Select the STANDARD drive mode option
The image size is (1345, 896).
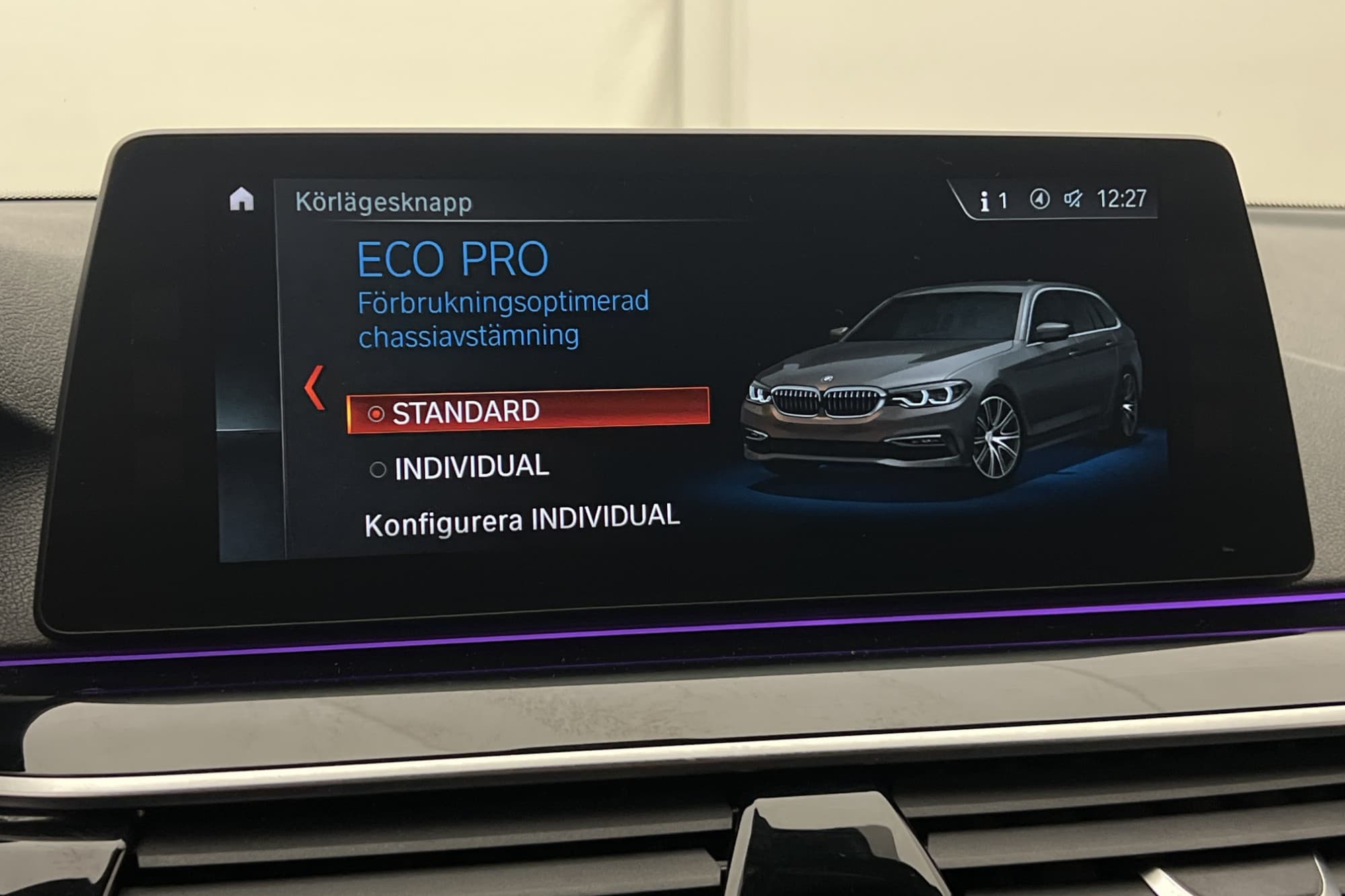(x=528, y=411)
